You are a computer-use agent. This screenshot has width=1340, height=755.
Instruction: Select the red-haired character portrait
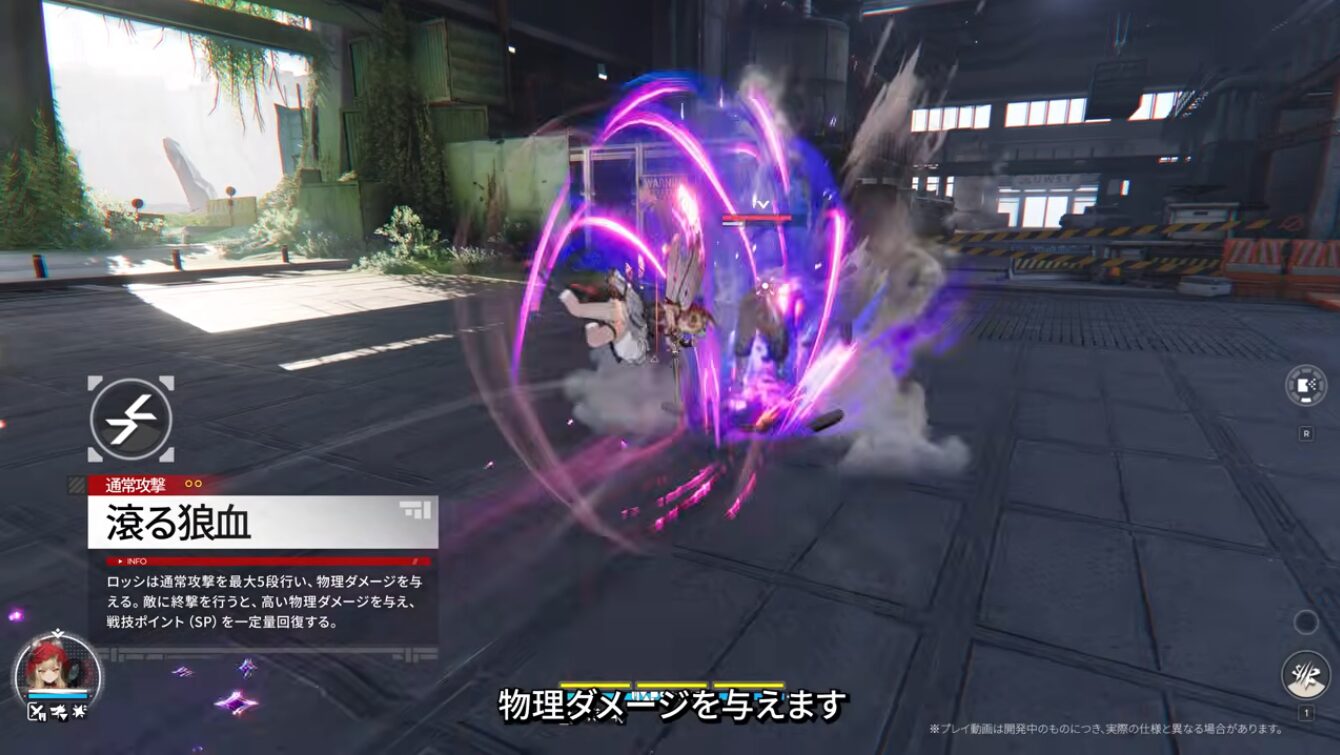(57, 666)
